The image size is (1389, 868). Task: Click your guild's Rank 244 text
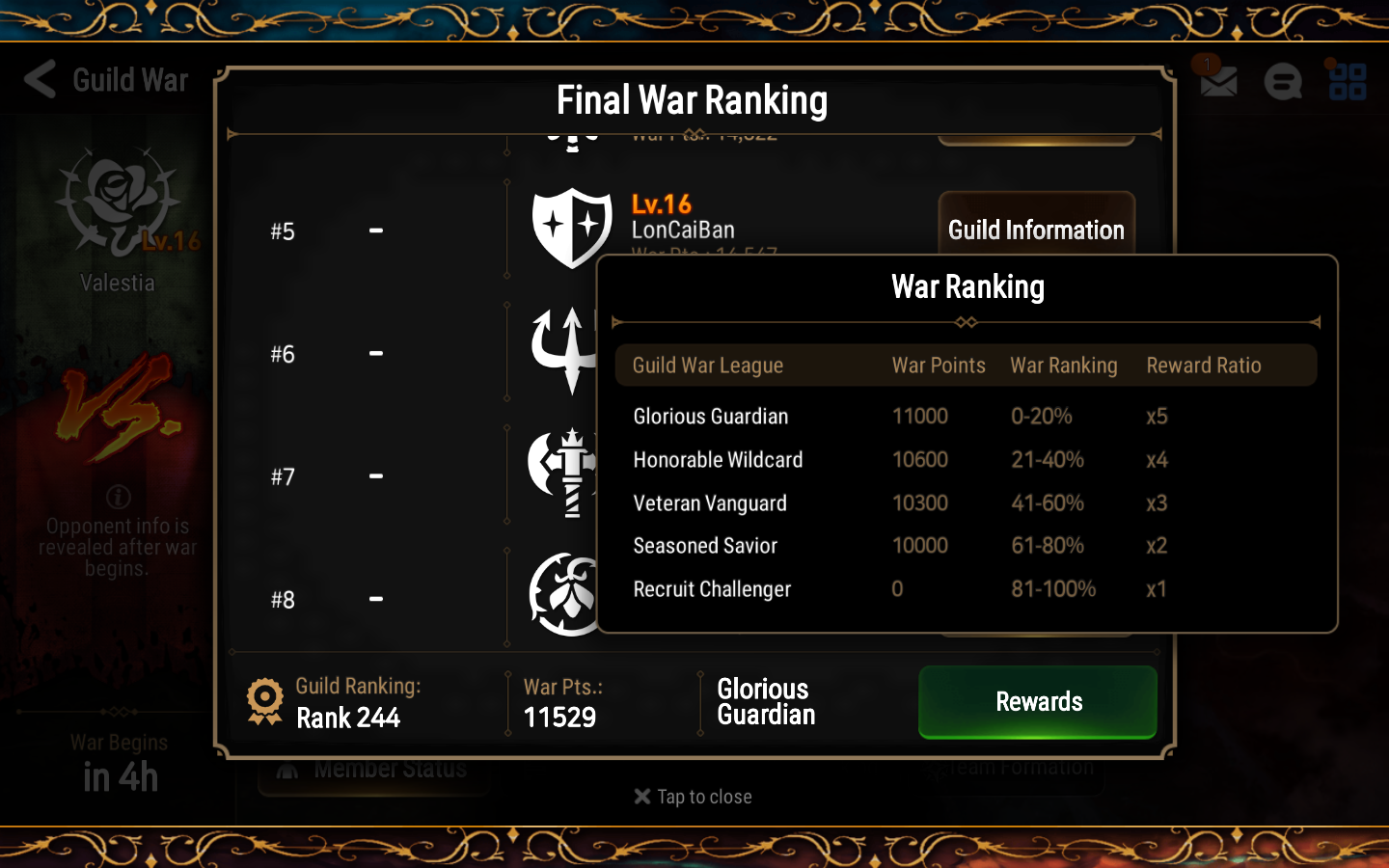pos(349,718)
